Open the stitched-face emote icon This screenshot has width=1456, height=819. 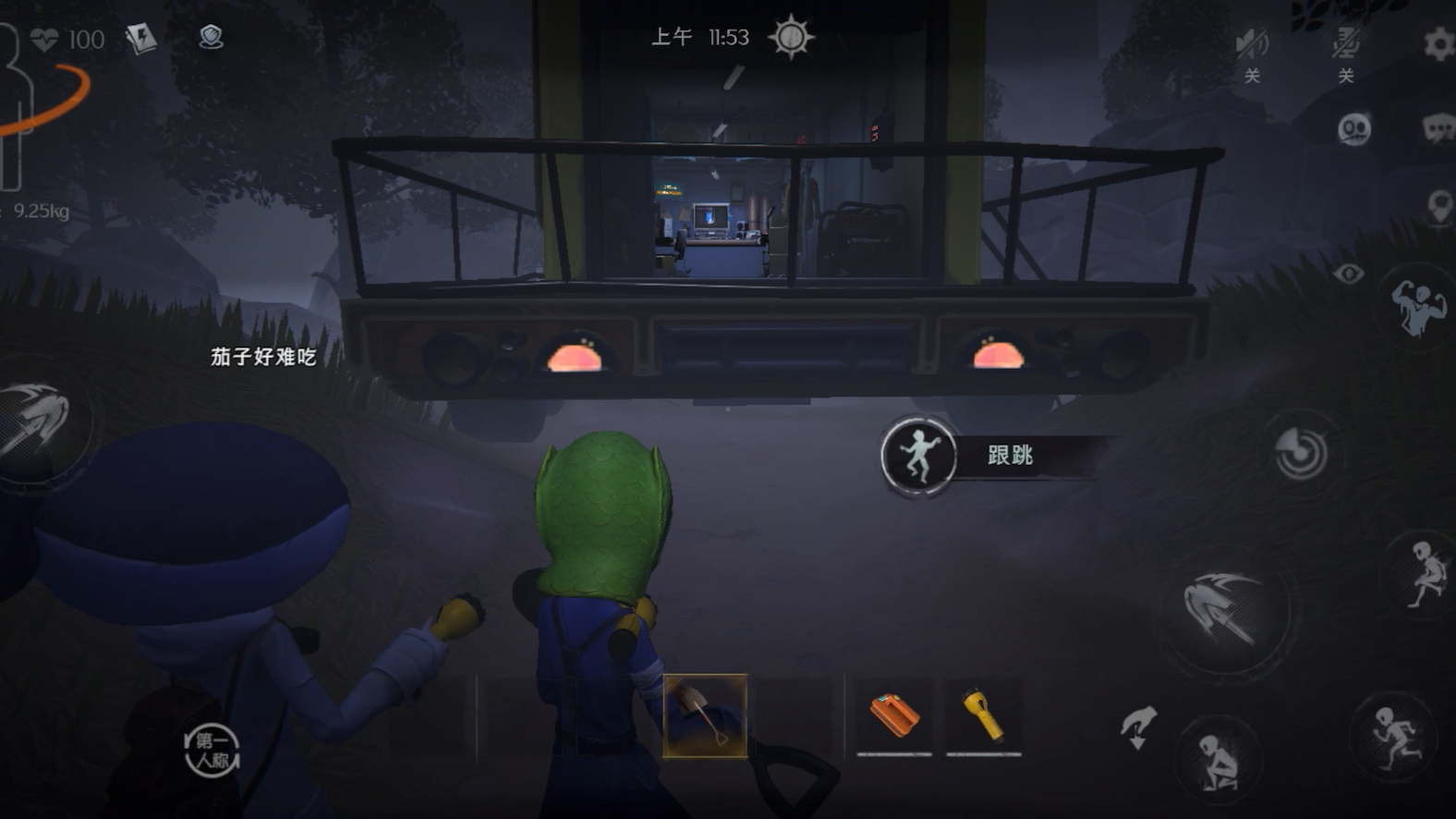(x=1353, y=129)
